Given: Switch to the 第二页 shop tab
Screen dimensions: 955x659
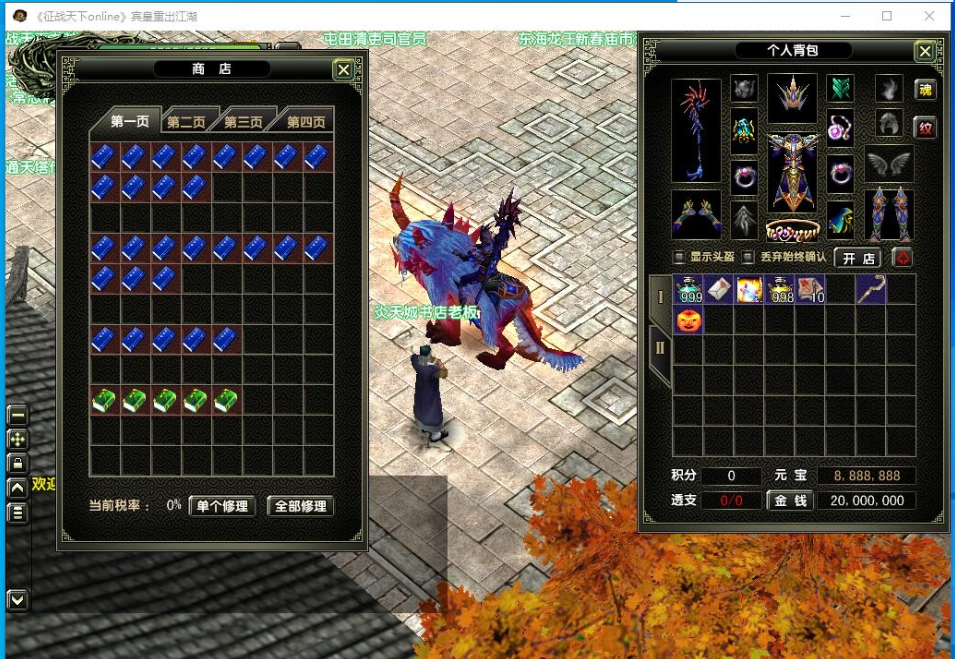Looking at the screenshot, I should click(186, 122).
